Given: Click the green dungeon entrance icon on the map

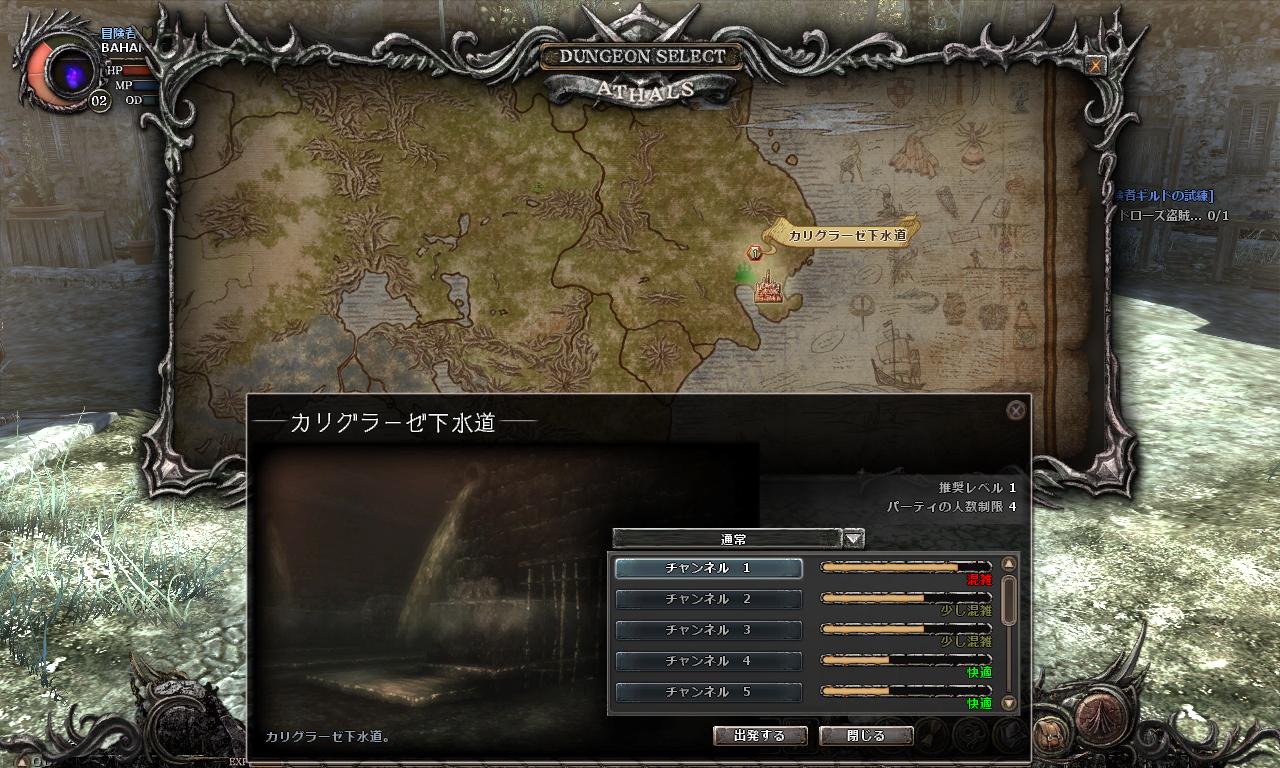Looking at the screenshot, I should 743,274.
